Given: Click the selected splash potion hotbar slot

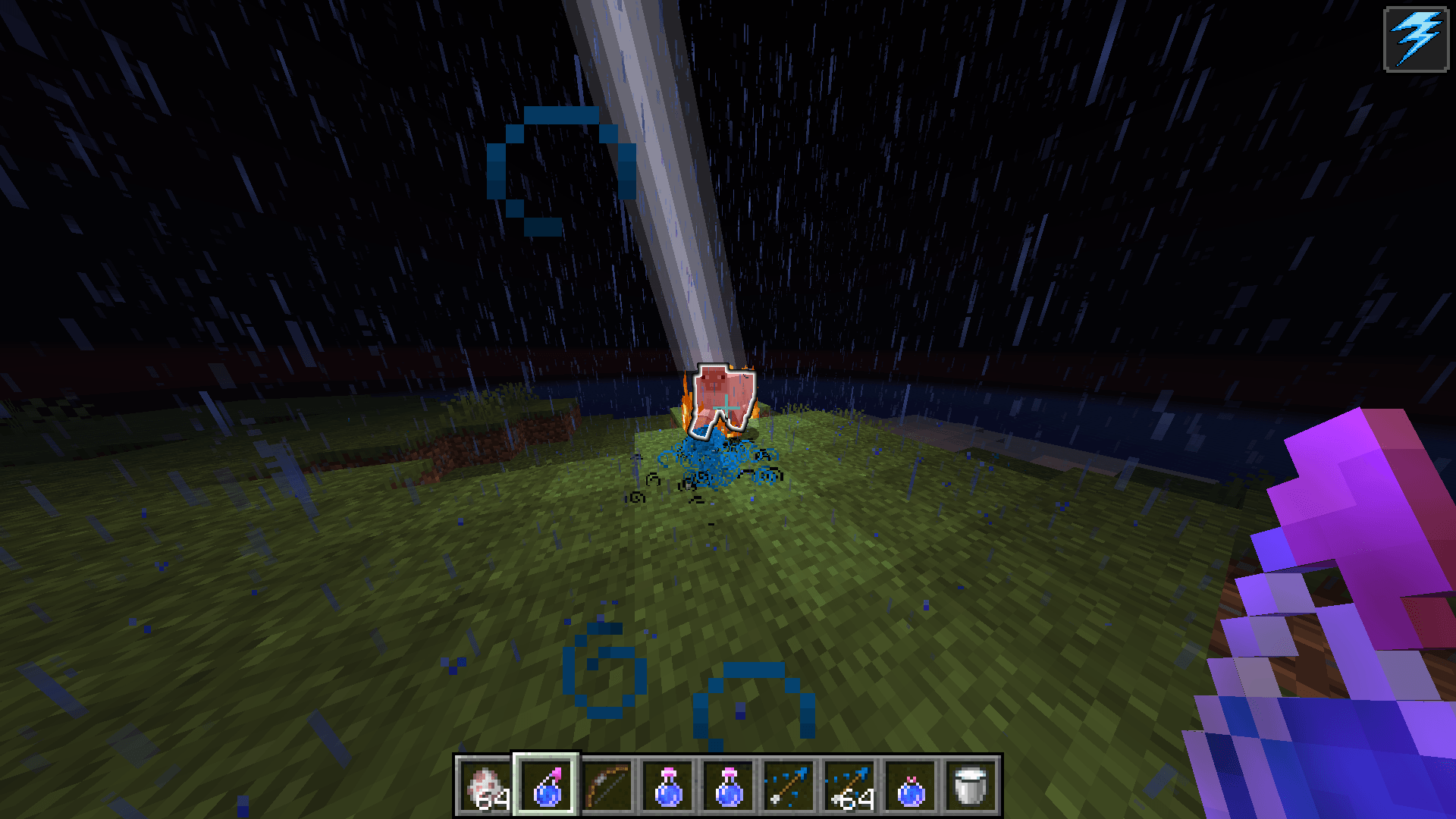Looking at the screenshot, I should tap(547, 785).
